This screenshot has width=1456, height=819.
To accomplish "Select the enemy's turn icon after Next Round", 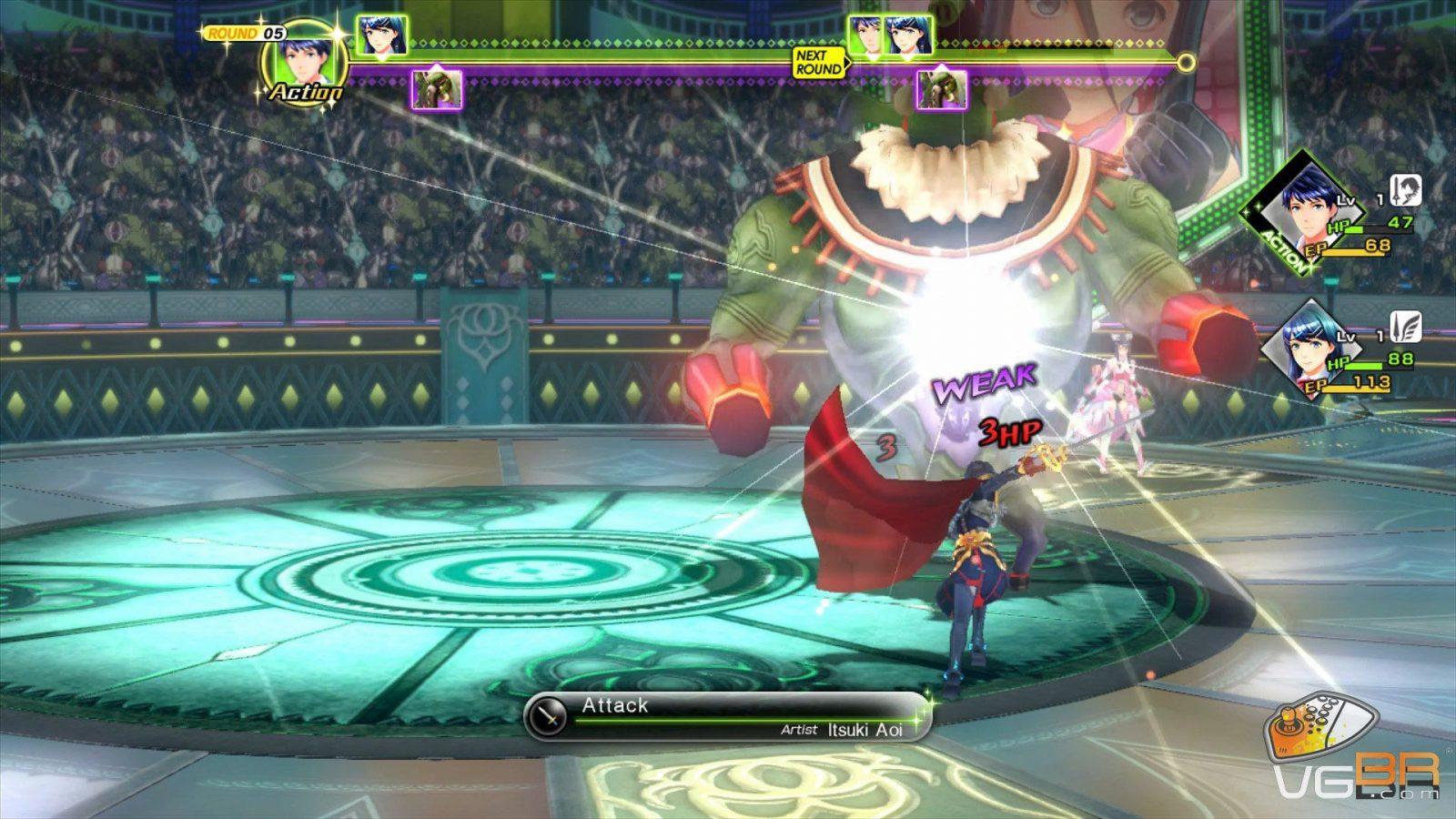I will click(x=941, y=89).
